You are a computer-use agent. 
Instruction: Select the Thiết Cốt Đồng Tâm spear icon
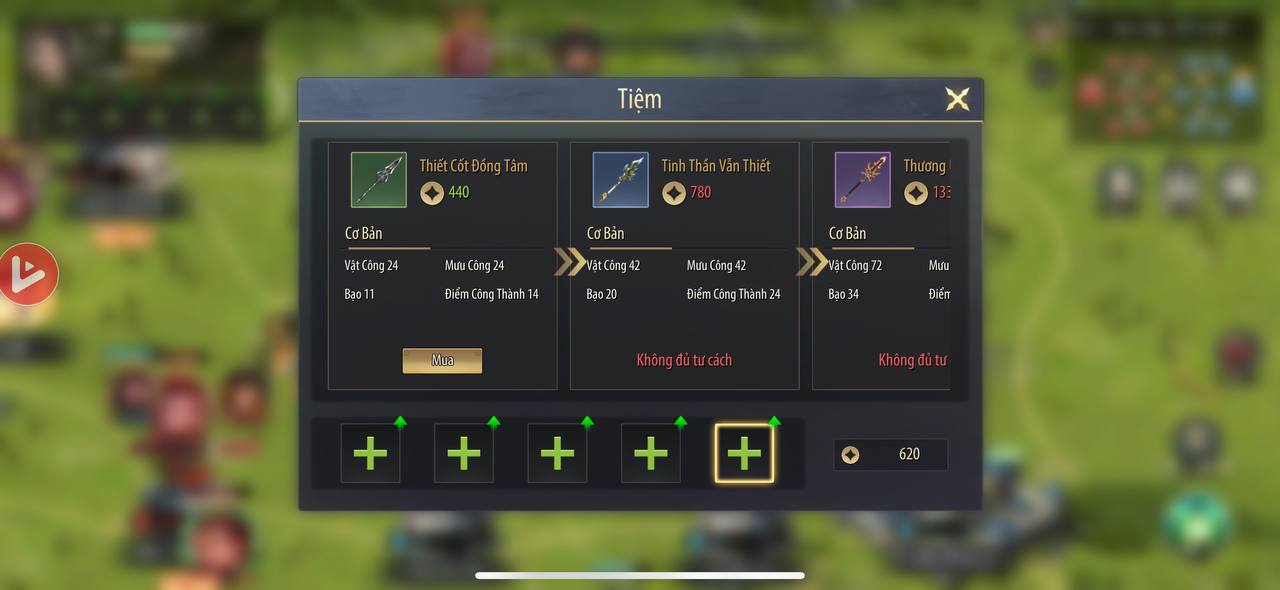pos(378,180)
